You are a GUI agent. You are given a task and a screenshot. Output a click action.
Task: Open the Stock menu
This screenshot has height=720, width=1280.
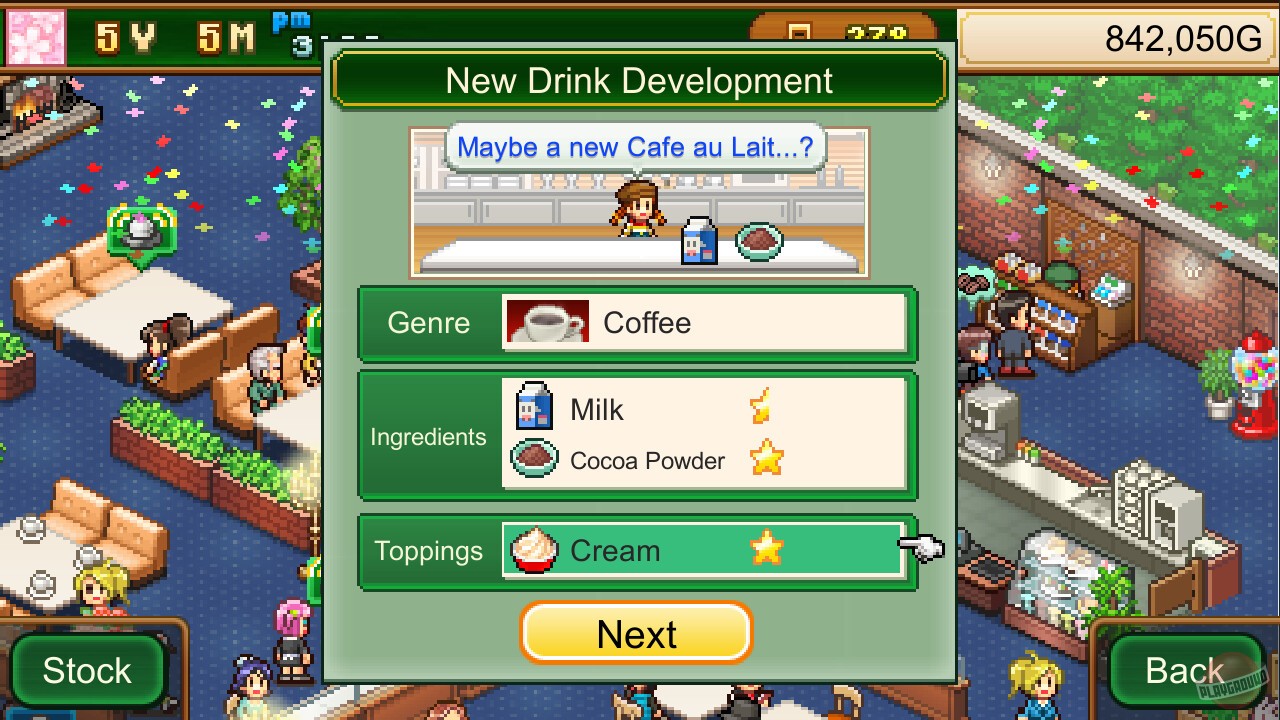click(x=87, y=670)
